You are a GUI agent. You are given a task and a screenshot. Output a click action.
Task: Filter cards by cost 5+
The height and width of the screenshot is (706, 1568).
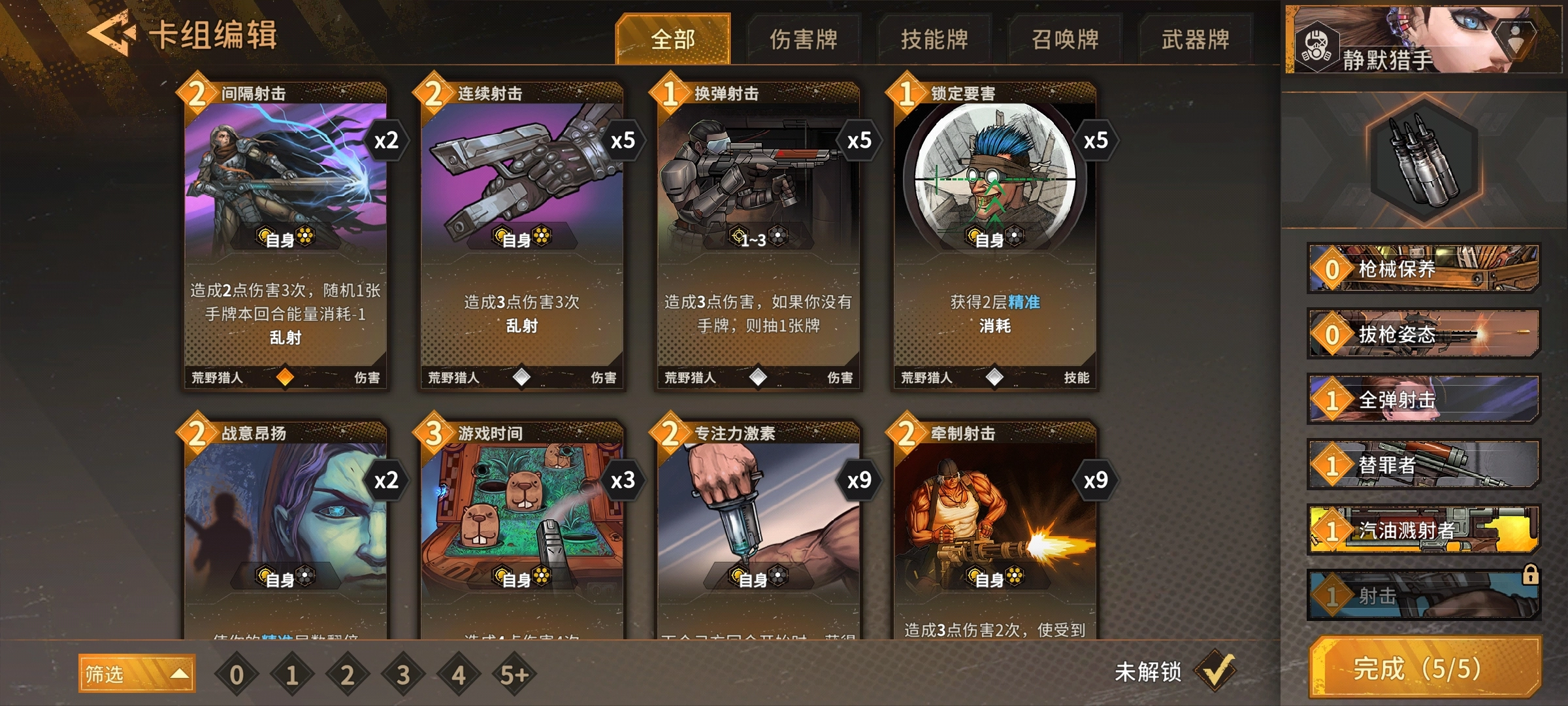click(x=514, y=675)
